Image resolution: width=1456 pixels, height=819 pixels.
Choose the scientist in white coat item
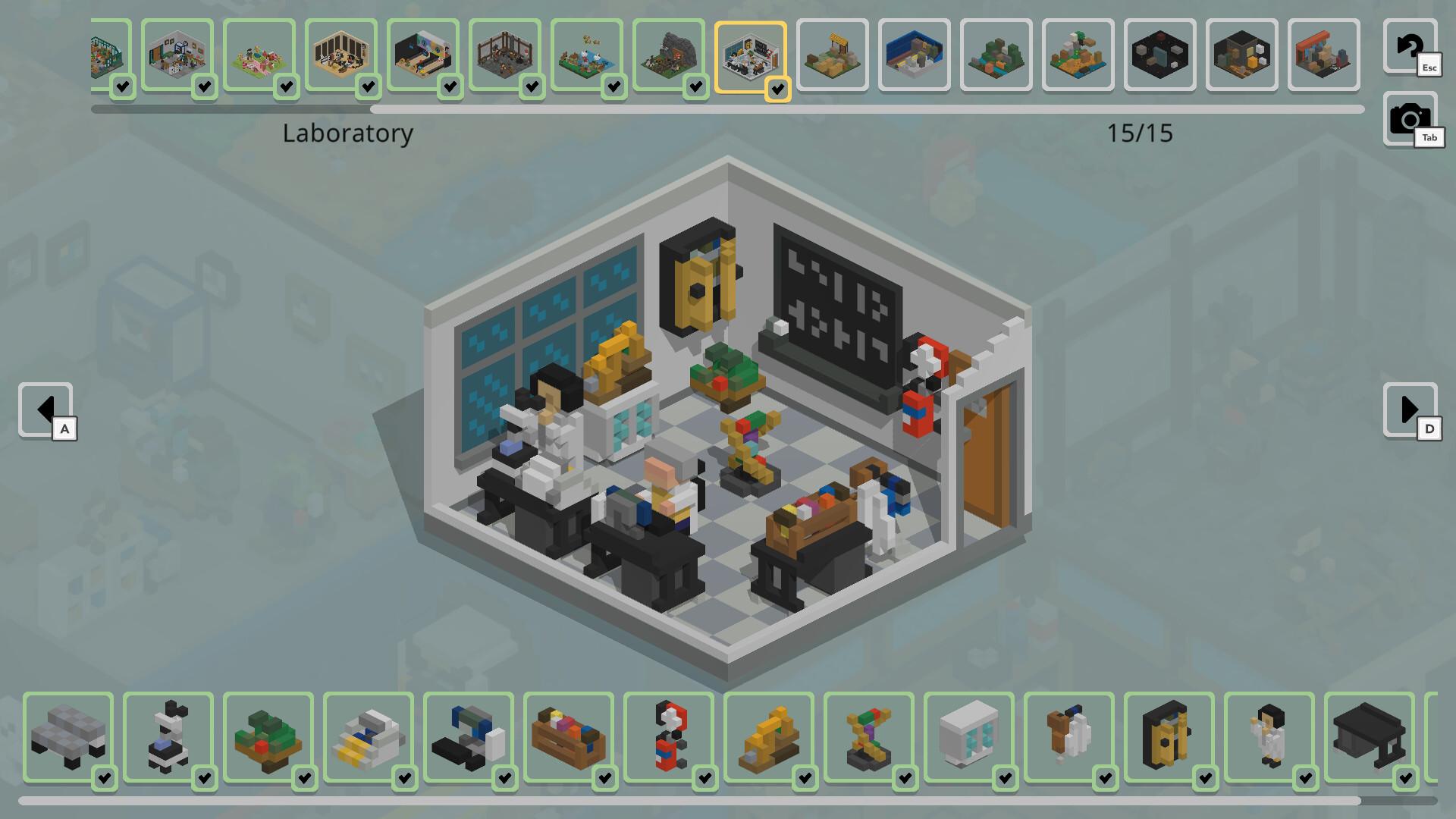tap(1269, 736)
